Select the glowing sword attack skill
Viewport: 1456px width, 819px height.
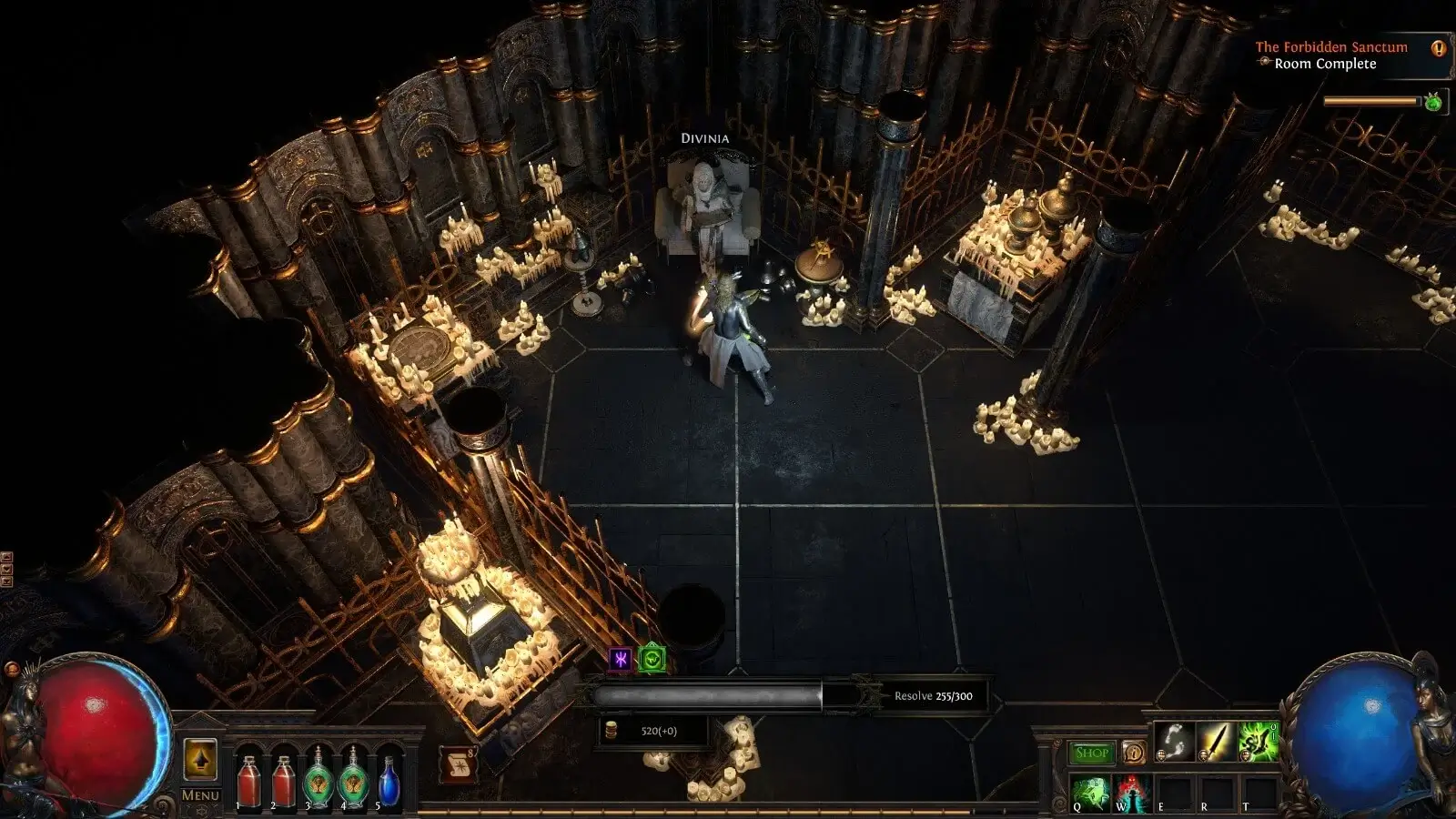coord(1216,742)
